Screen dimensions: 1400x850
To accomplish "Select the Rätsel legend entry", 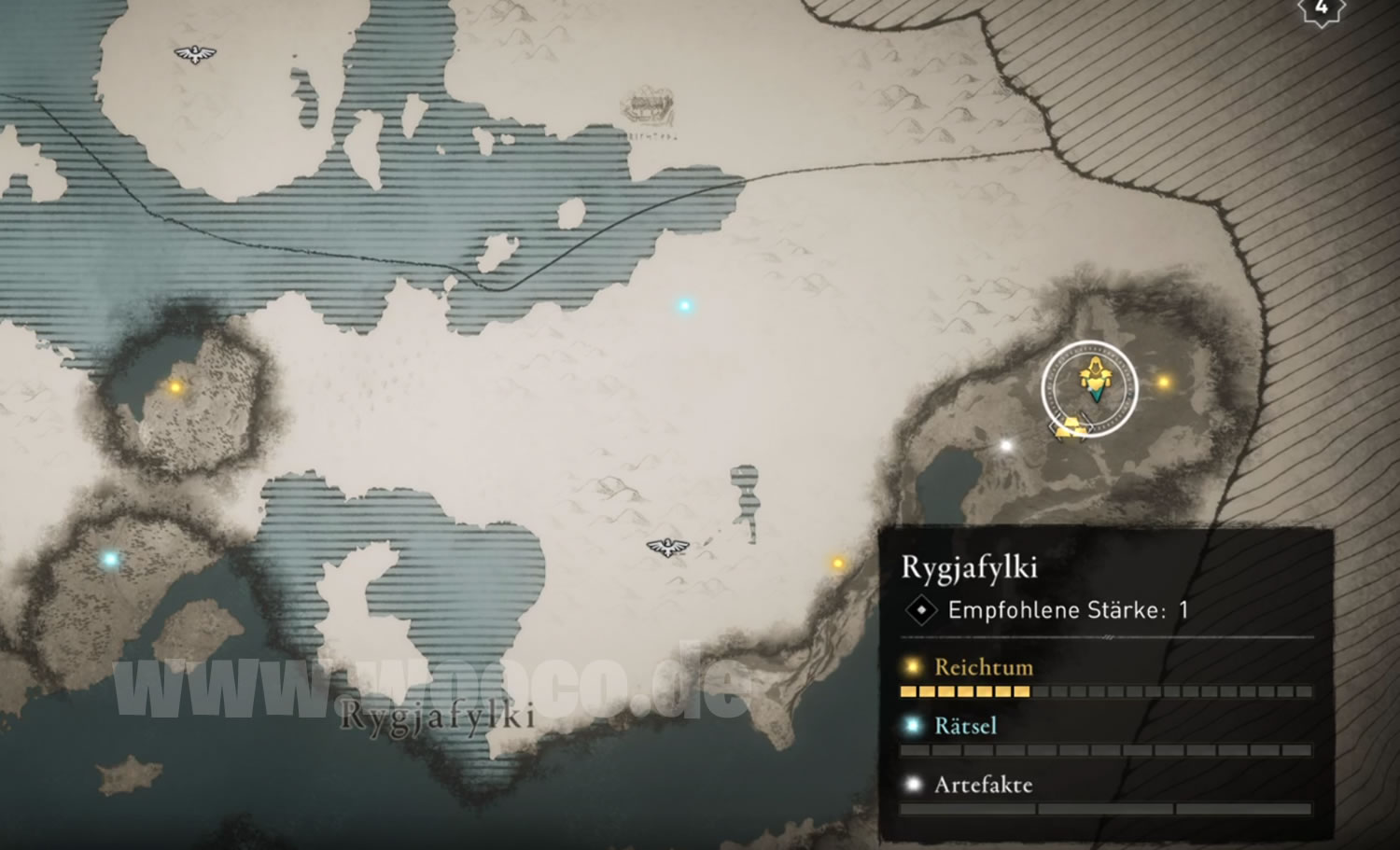I will [x=965, y=726].
